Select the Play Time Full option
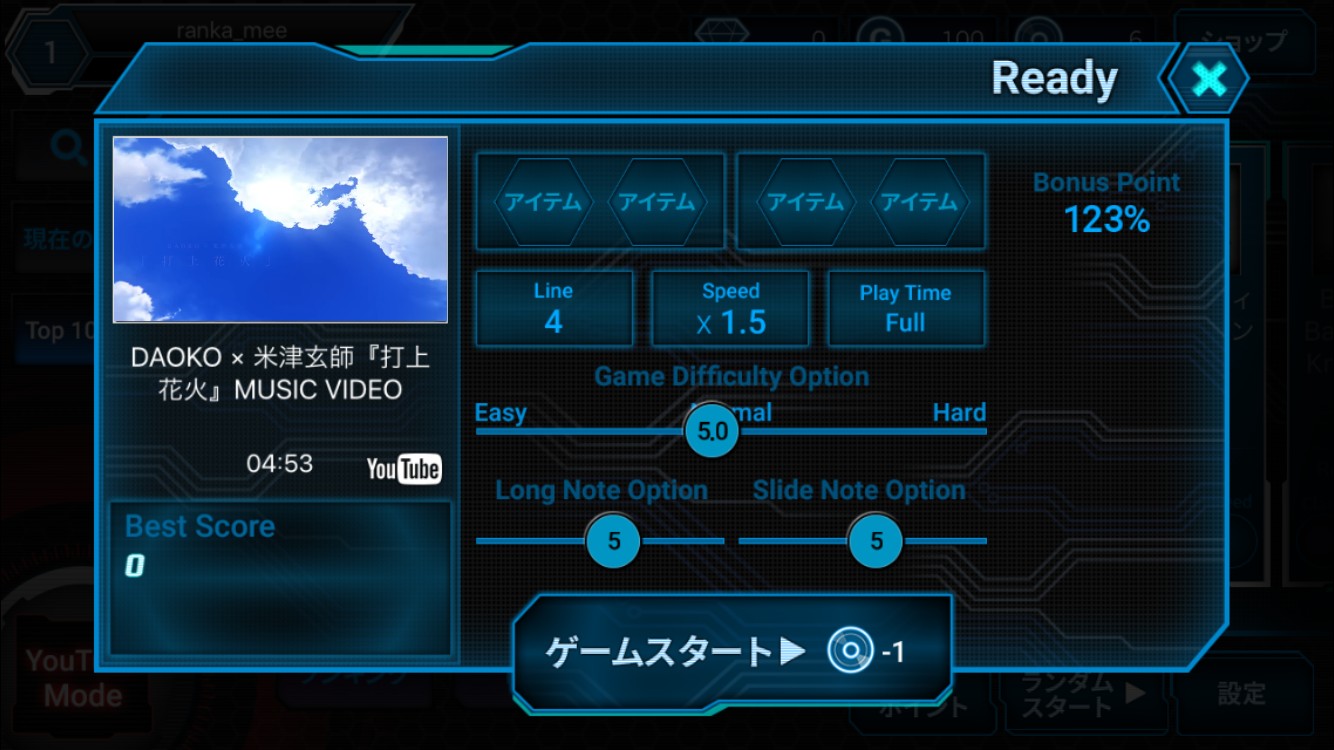Viewport: 1334px width, 750px height. 905,308
